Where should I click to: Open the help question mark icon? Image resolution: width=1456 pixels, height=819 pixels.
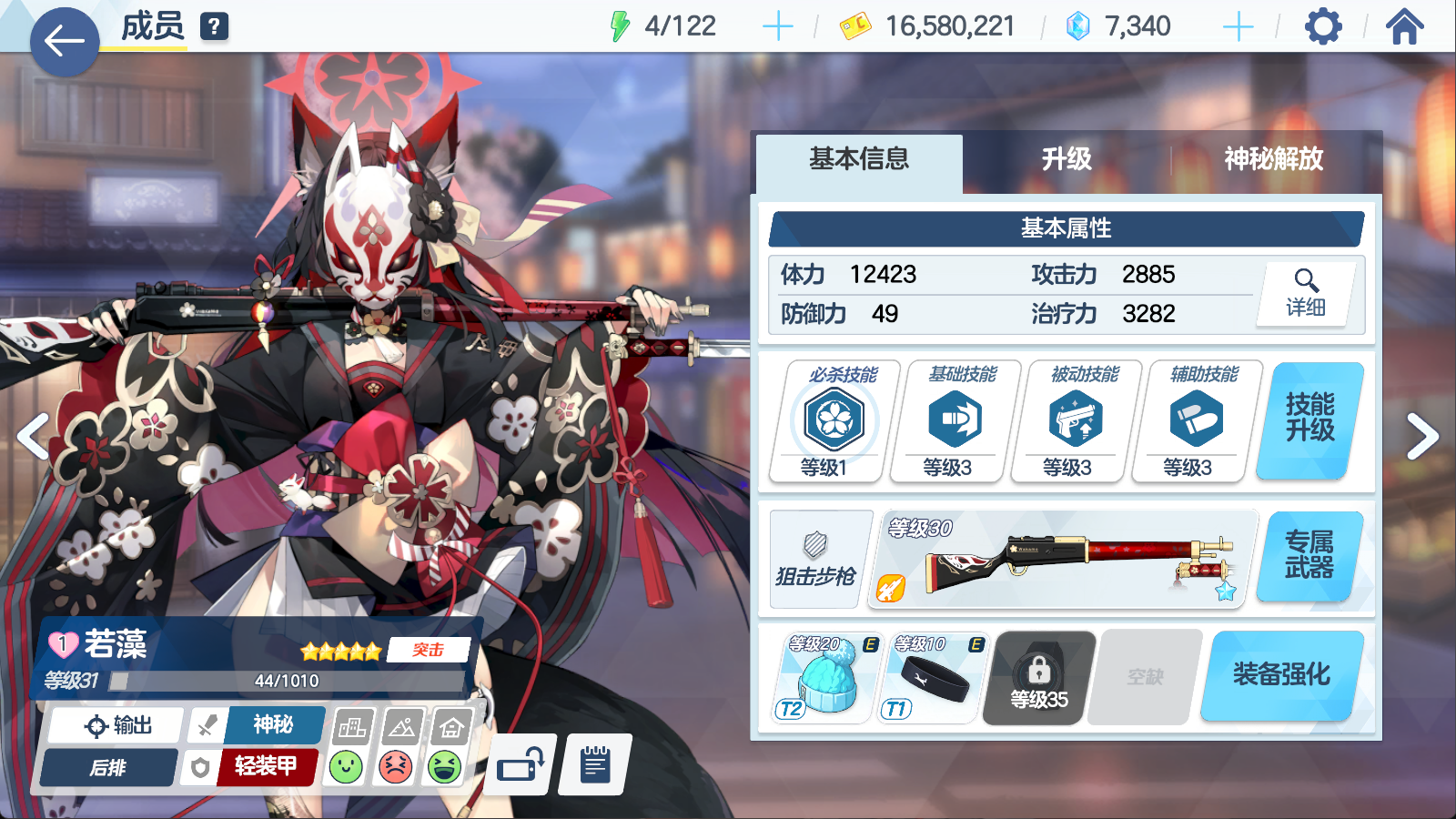pyautogui.click(x=212, y=24)
